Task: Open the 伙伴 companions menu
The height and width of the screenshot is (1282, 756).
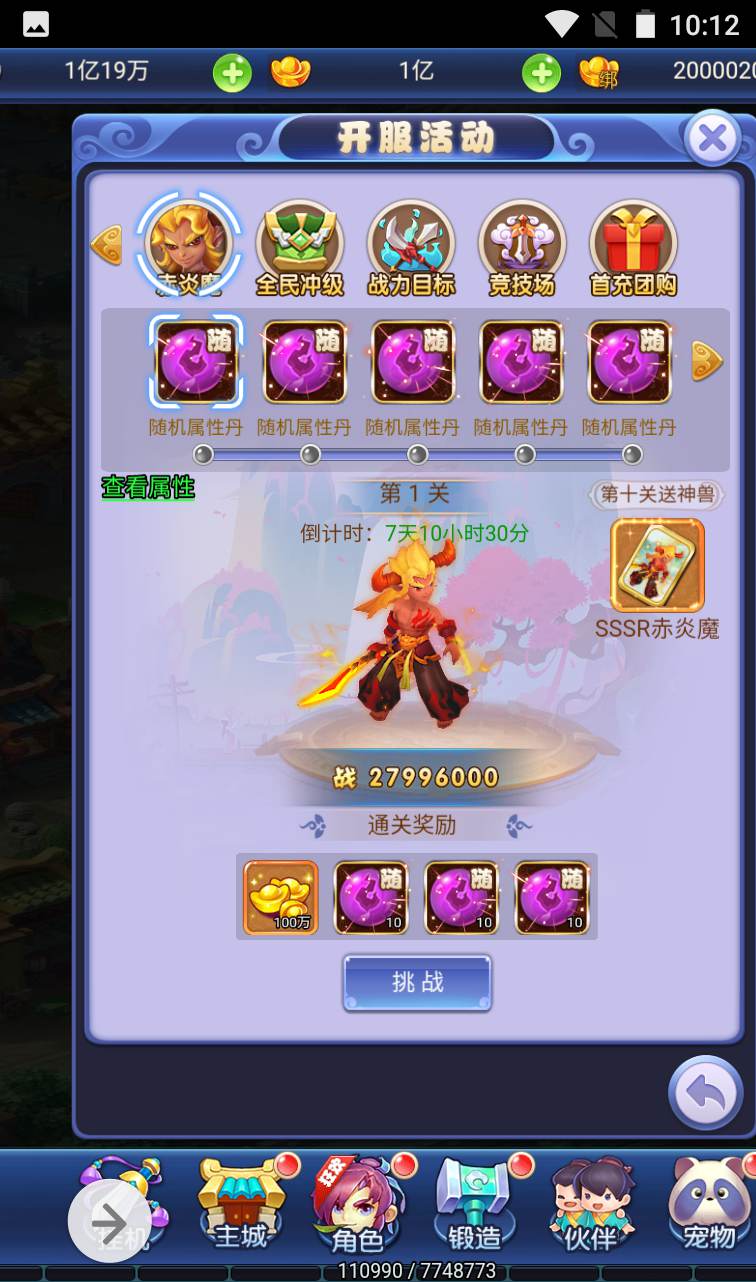Action: pyautogui.click(x=590, y=1205)
